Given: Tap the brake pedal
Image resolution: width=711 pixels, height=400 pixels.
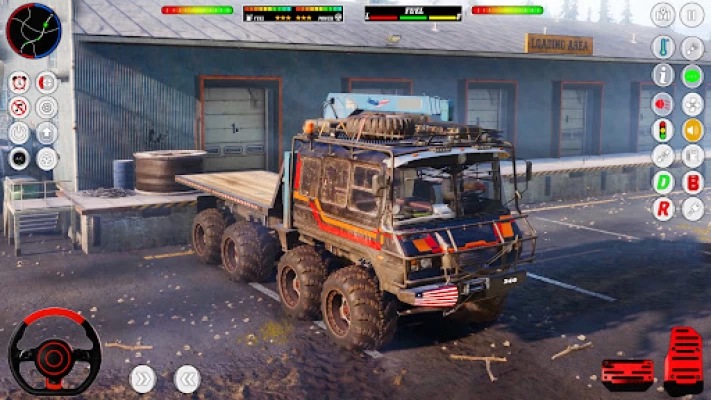Looking at the screenshot, I should [x=627, y=372].
